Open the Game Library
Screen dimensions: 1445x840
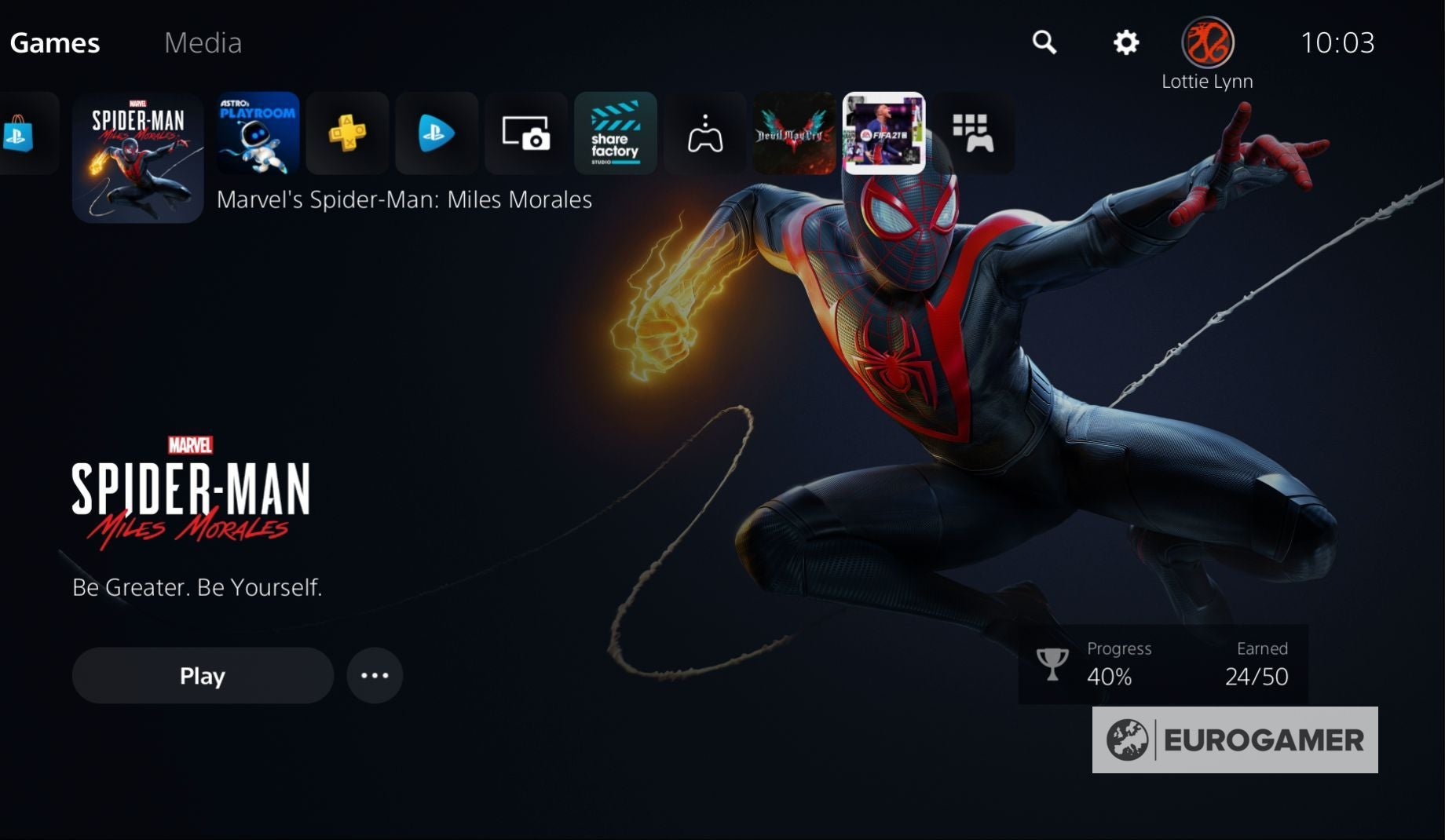974,133
